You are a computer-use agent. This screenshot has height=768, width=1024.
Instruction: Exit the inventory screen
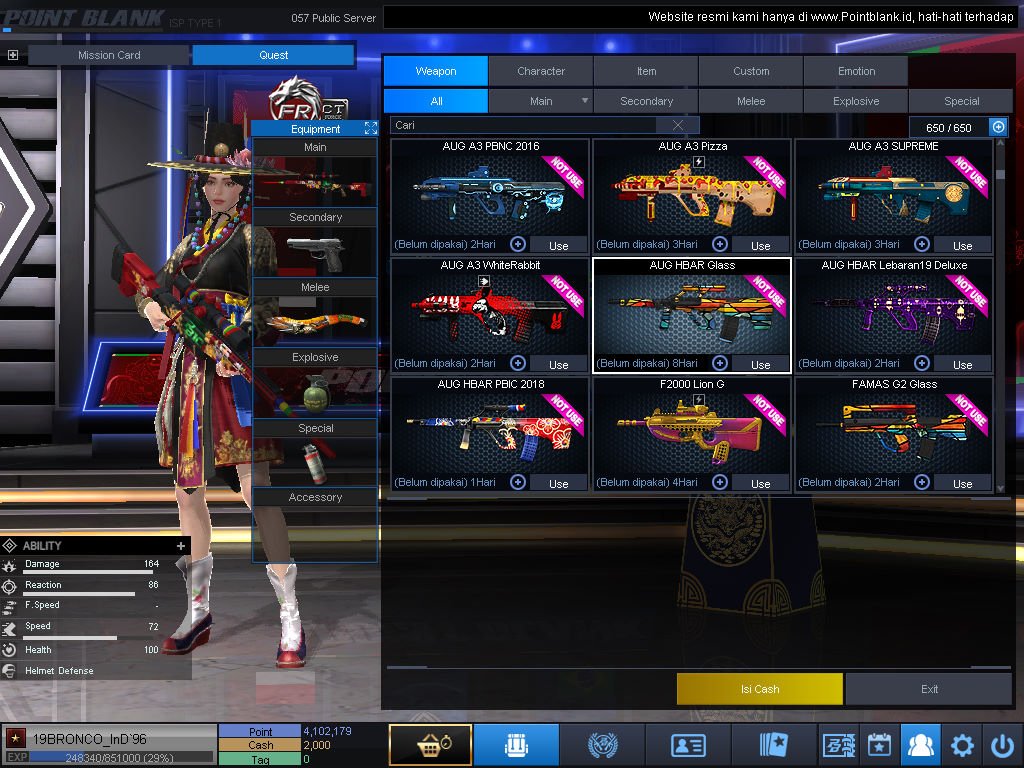coord(930,689)
